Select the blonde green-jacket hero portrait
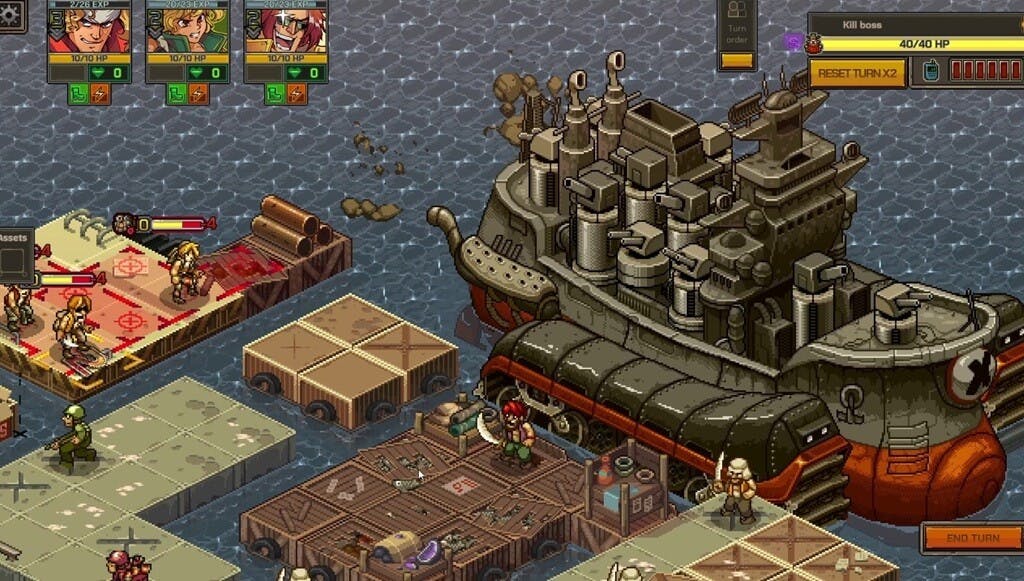1024x581 pixels. 187,30
